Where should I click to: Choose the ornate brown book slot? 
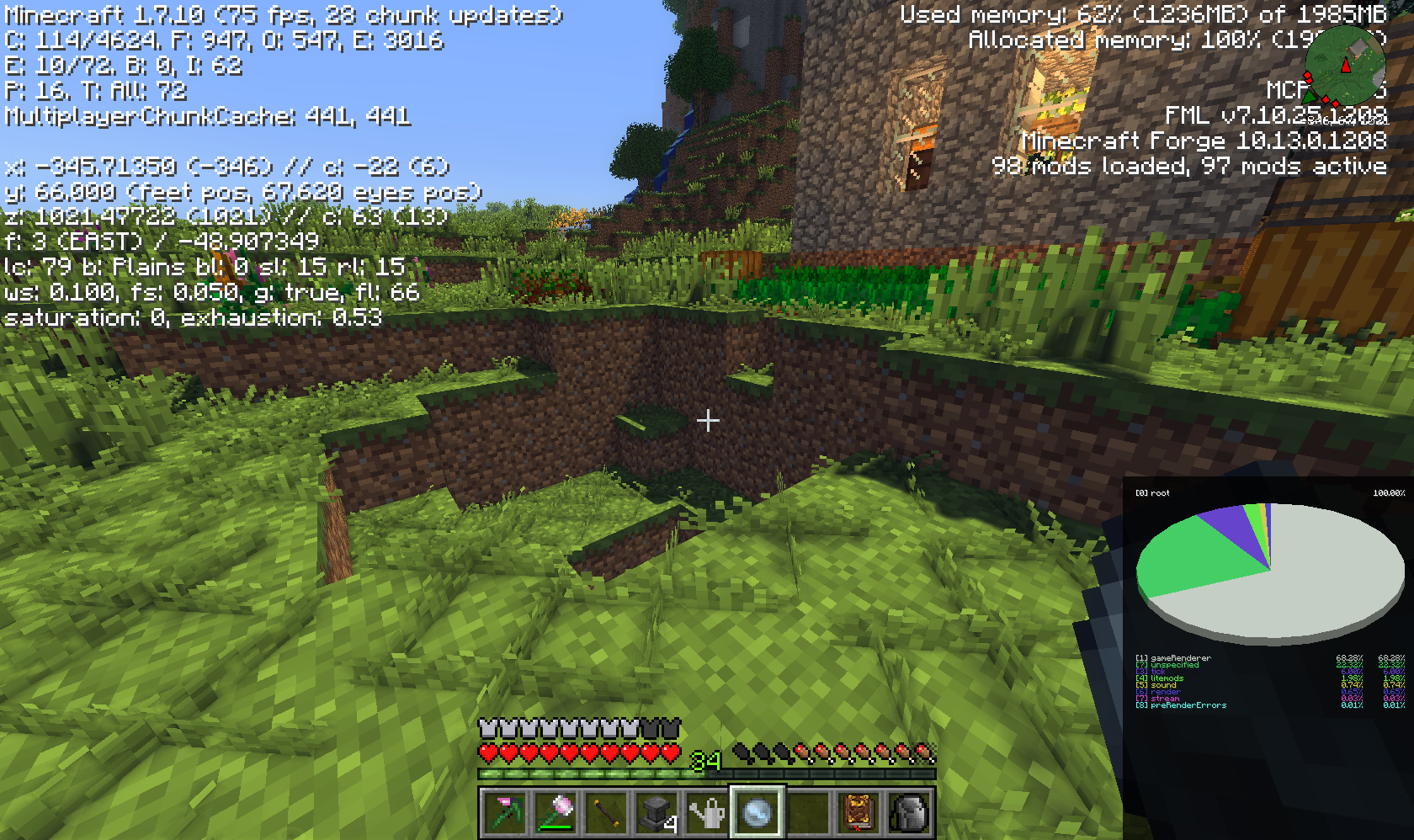coord(858,812)
